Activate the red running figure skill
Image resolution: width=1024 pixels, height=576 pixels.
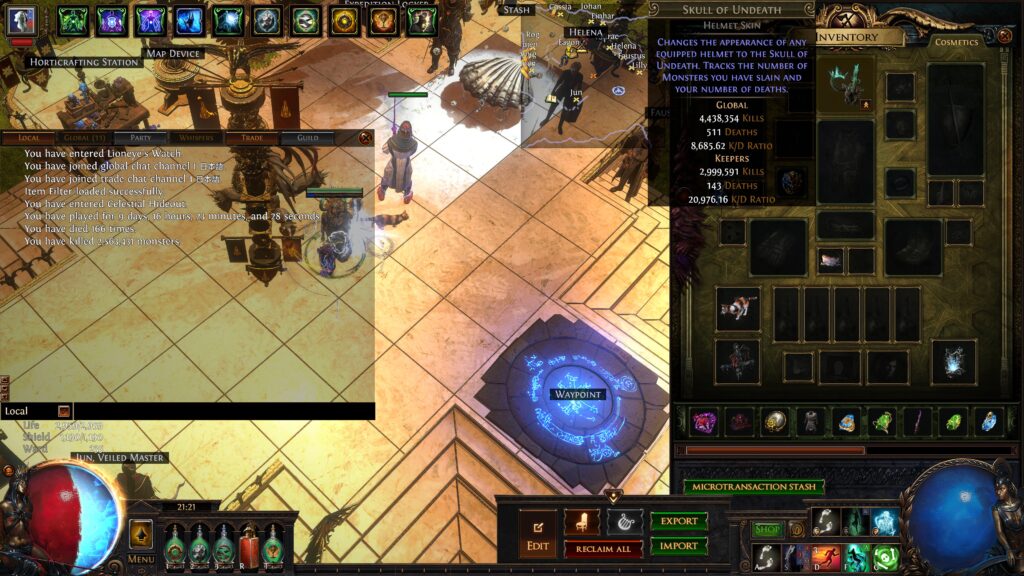click(x=826, y=557)
